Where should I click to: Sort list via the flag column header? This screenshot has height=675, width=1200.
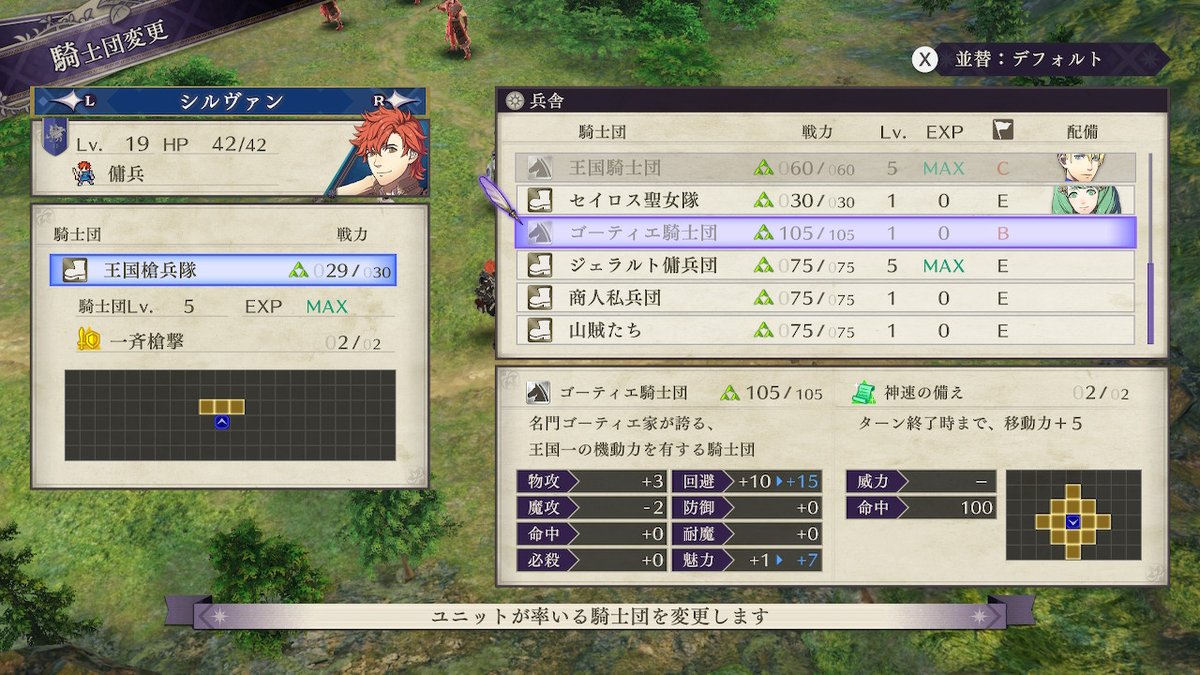[x=1002, y=130]
